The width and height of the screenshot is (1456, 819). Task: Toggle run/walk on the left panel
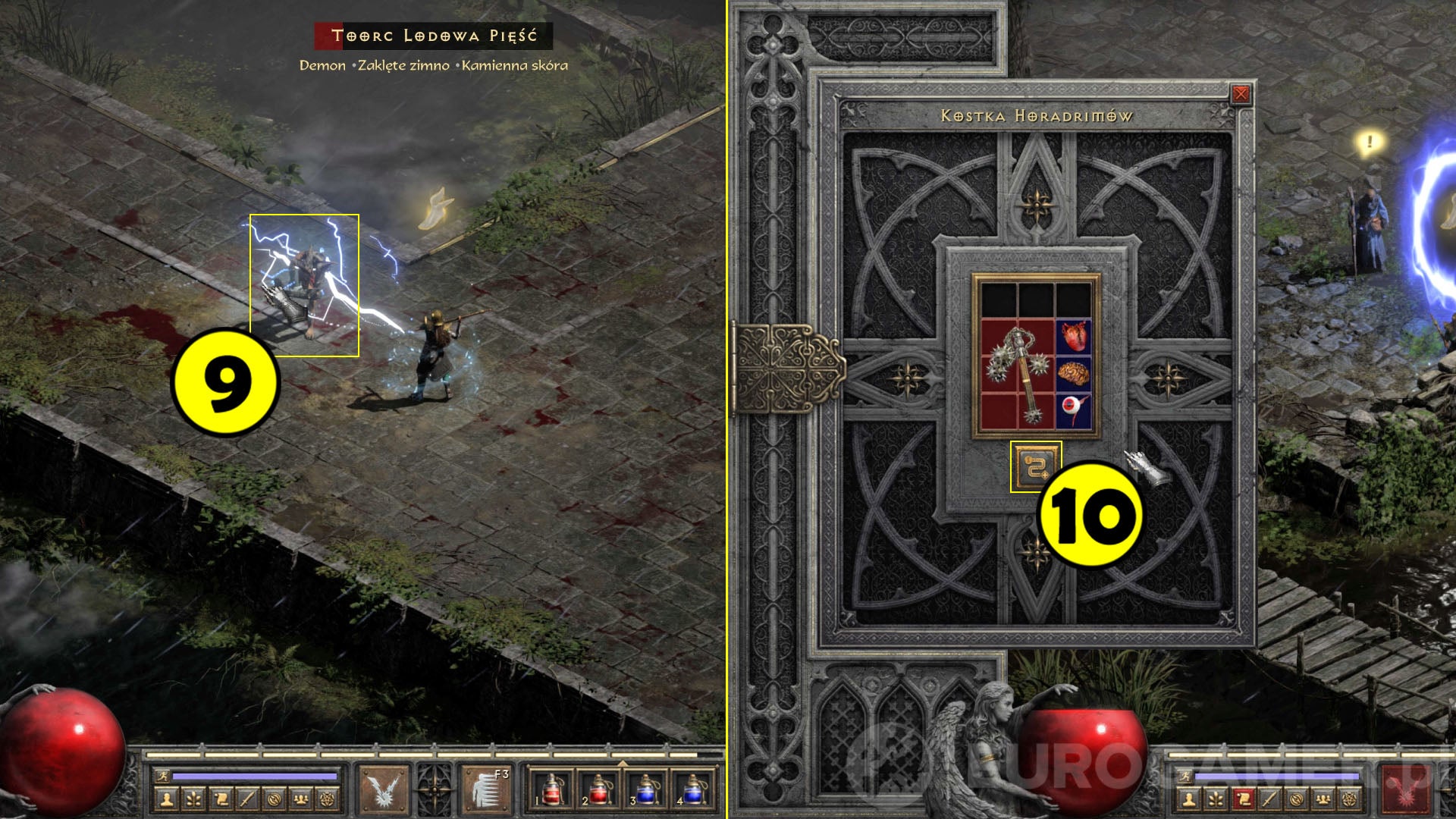(162, 775)
